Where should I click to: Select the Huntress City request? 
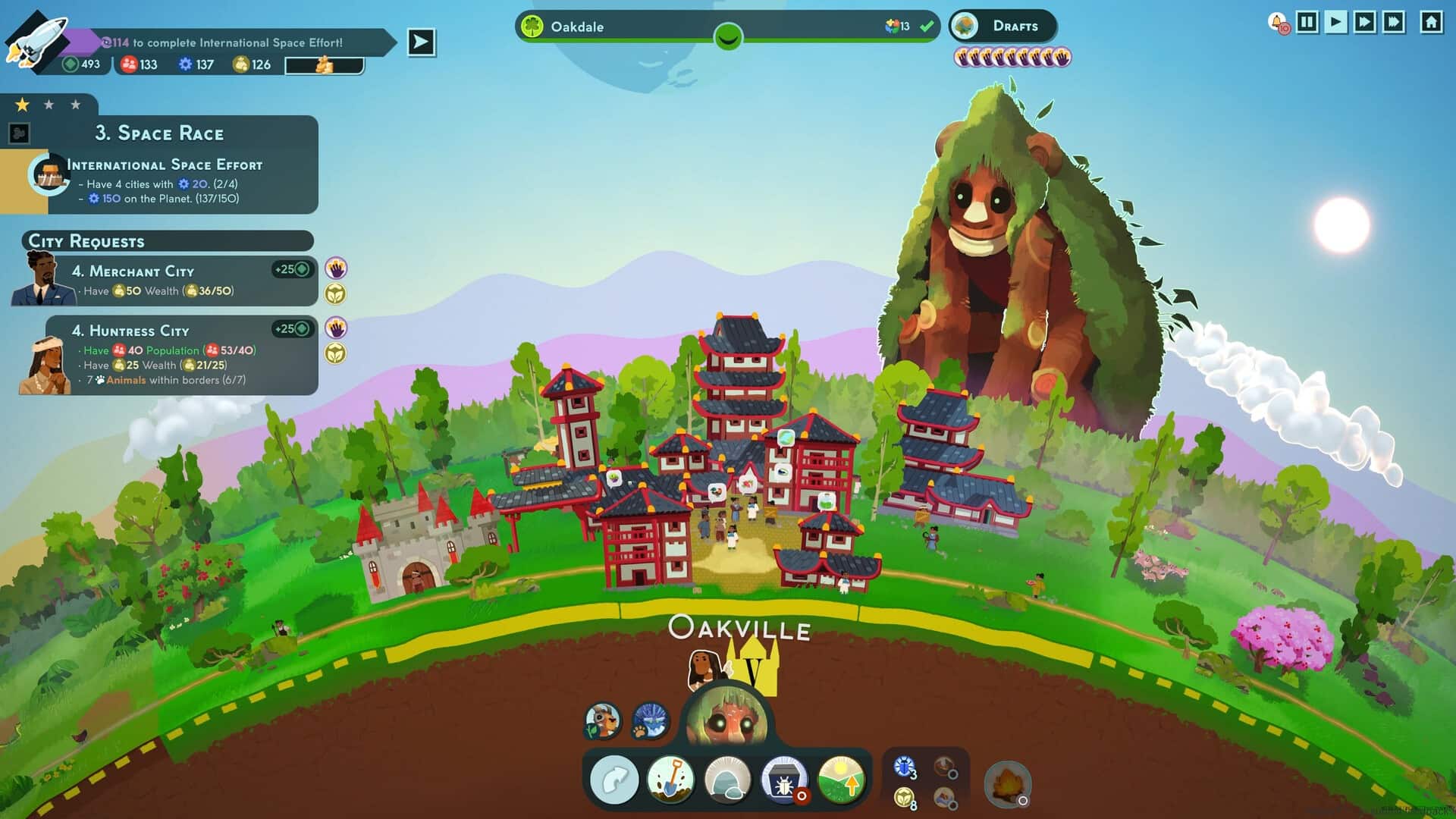pyautogui.click(x=182, y=355)
